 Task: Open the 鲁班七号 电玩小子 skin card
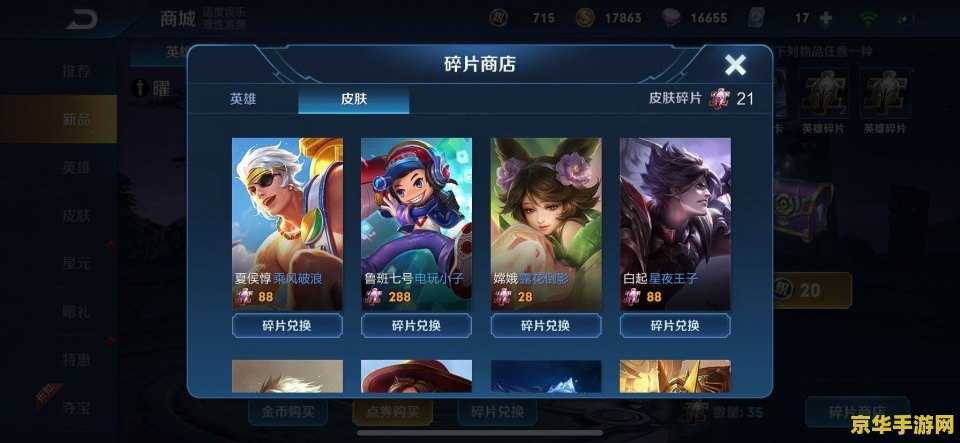pyautogui.click(x=416, y=210)
